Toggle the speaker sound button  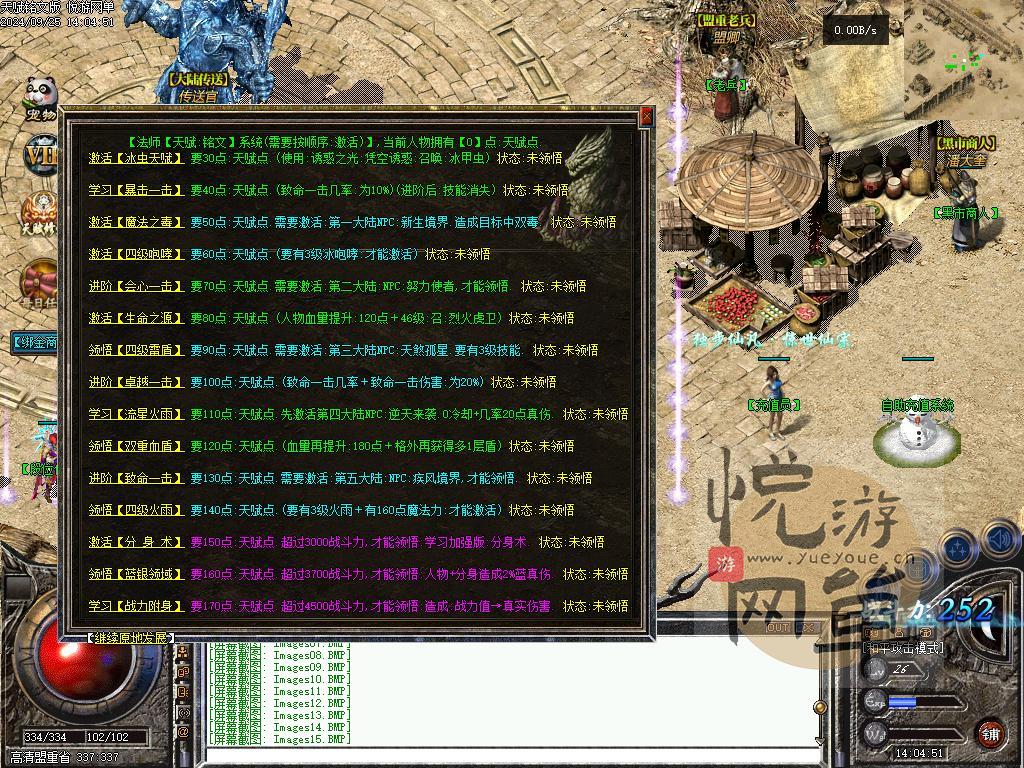(1000, 541)
